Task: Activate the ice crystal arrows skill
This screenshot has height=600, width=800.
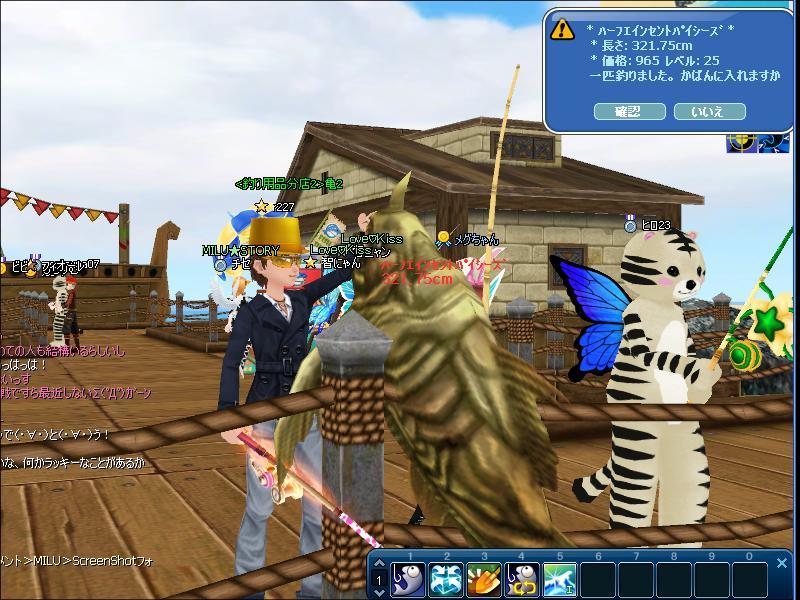Action: click(x=445, y=579)
